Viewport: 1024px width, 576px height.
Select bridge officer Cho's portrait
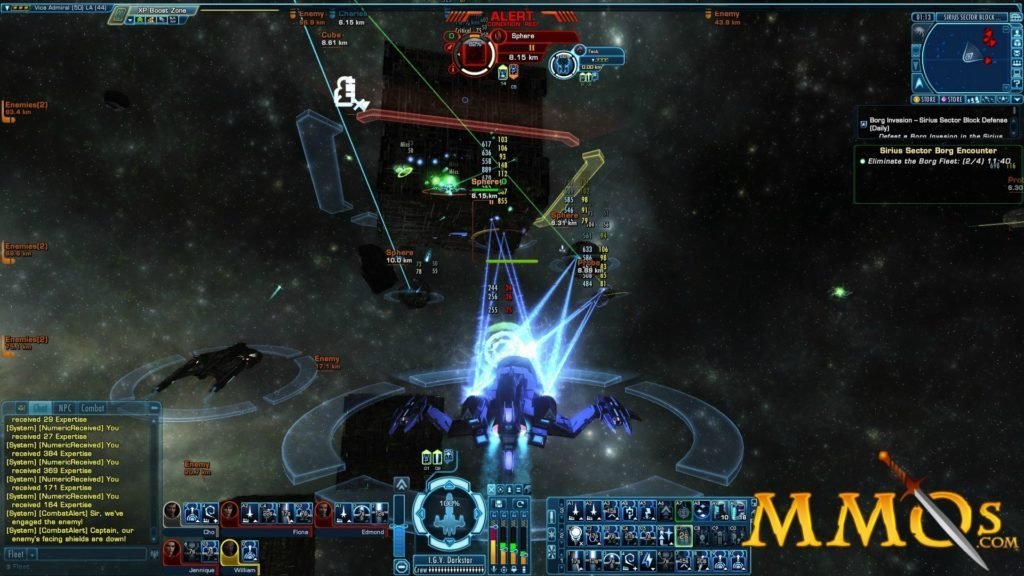pos(173,512)
